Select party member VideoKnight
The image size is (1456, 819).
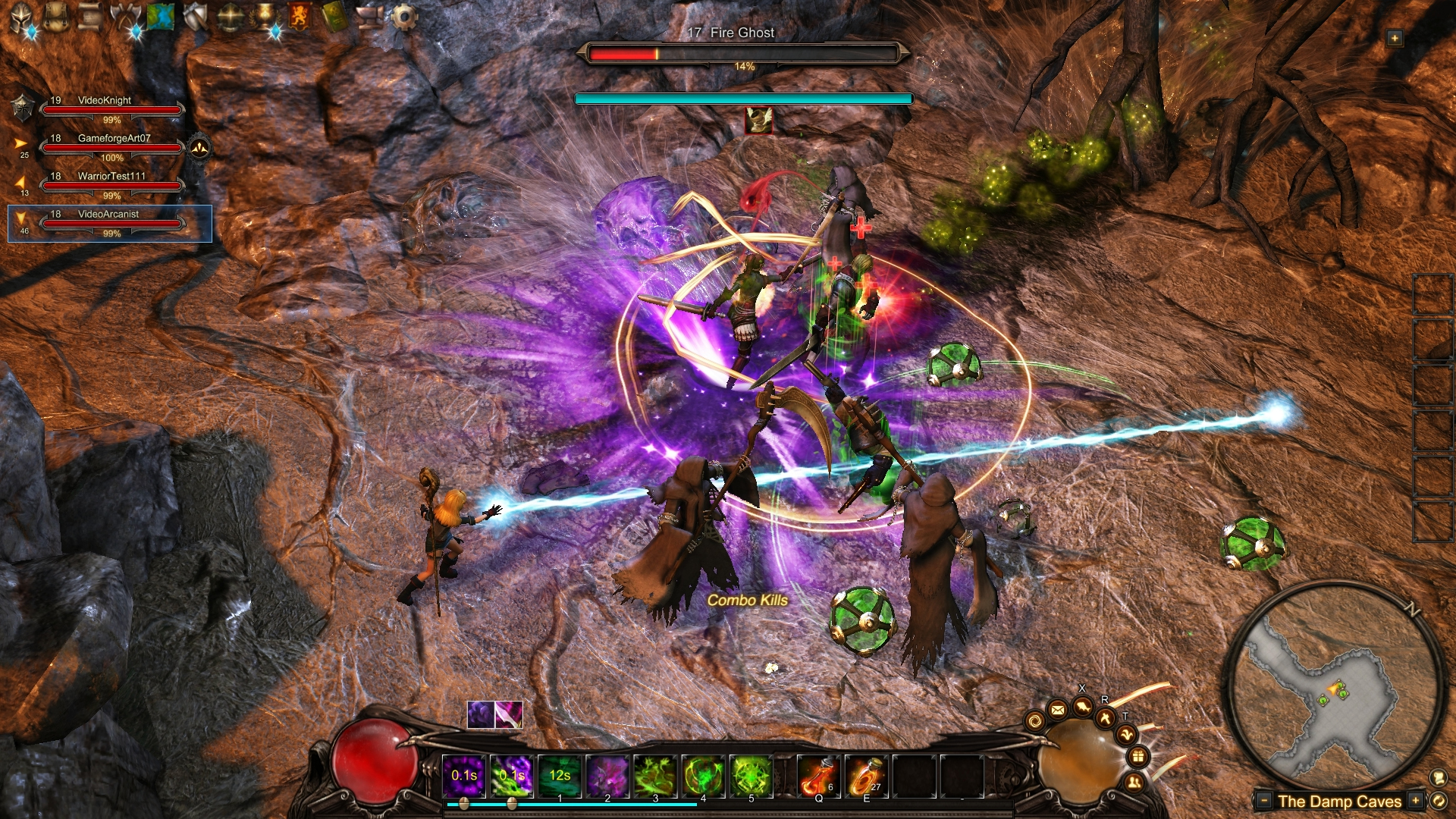click(112, 109)
